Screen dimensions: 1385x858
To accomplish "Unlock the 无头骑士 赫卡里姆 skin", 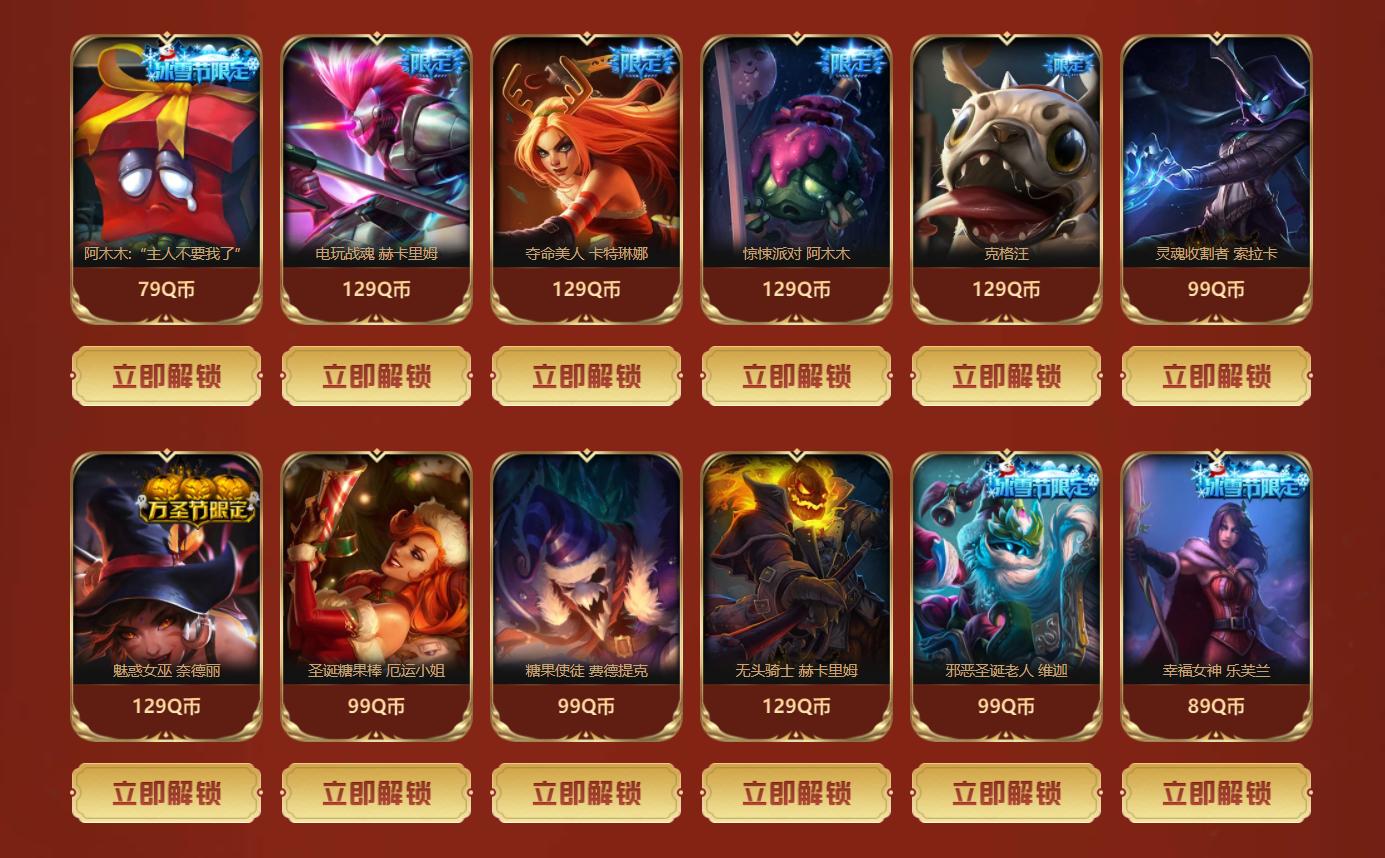I will click(796, 791).
